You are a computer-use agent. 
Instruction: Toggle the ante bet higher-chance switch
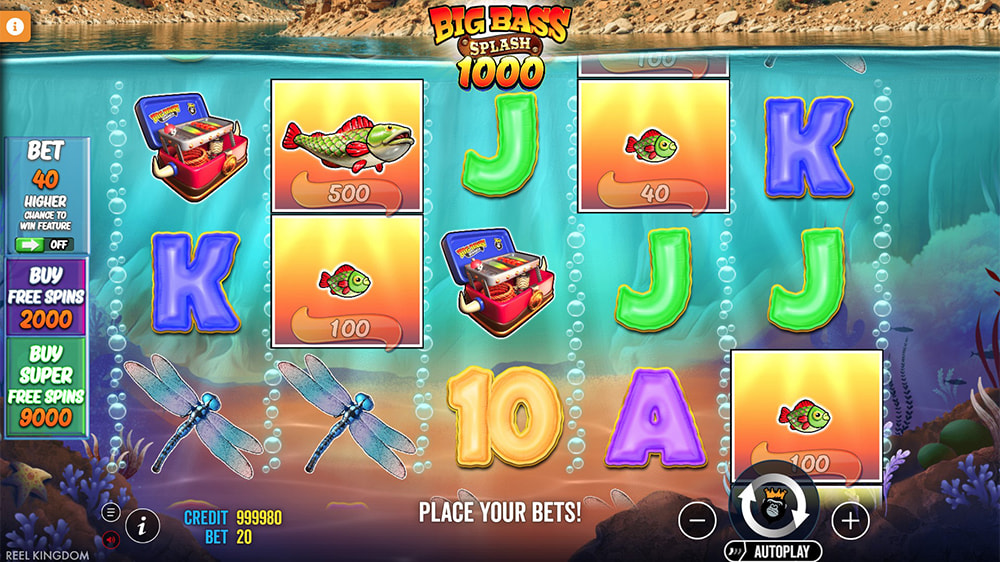pos(45,244)
